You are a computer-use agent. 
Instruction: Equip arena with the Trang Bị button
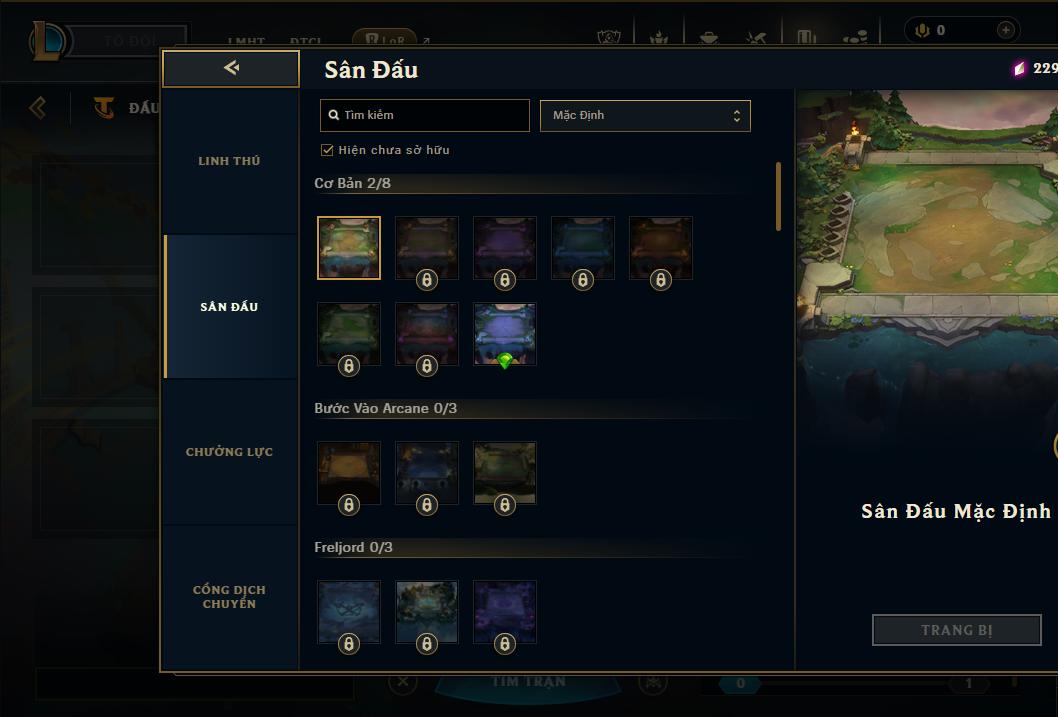(956, 630)
